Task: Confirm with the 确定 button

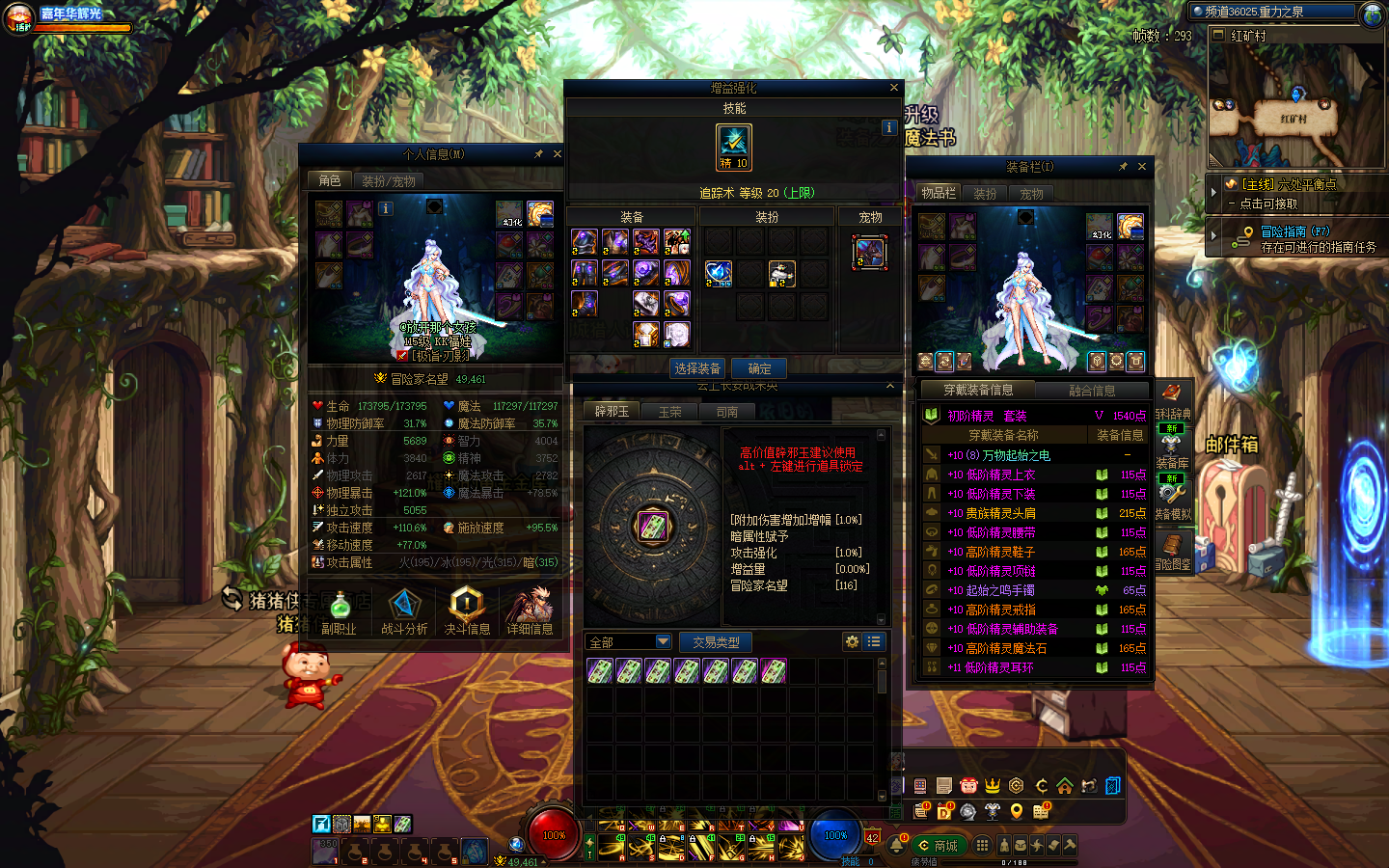Action: (x=759, y=368)
